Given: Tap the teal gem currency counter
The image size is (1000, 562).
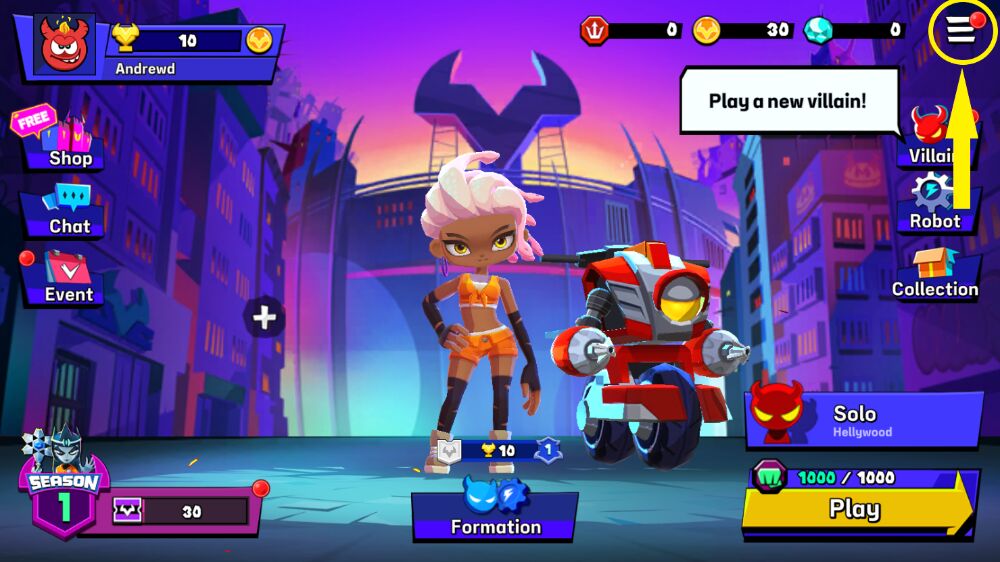Looking at the screenshot, I should coord(856,30).
